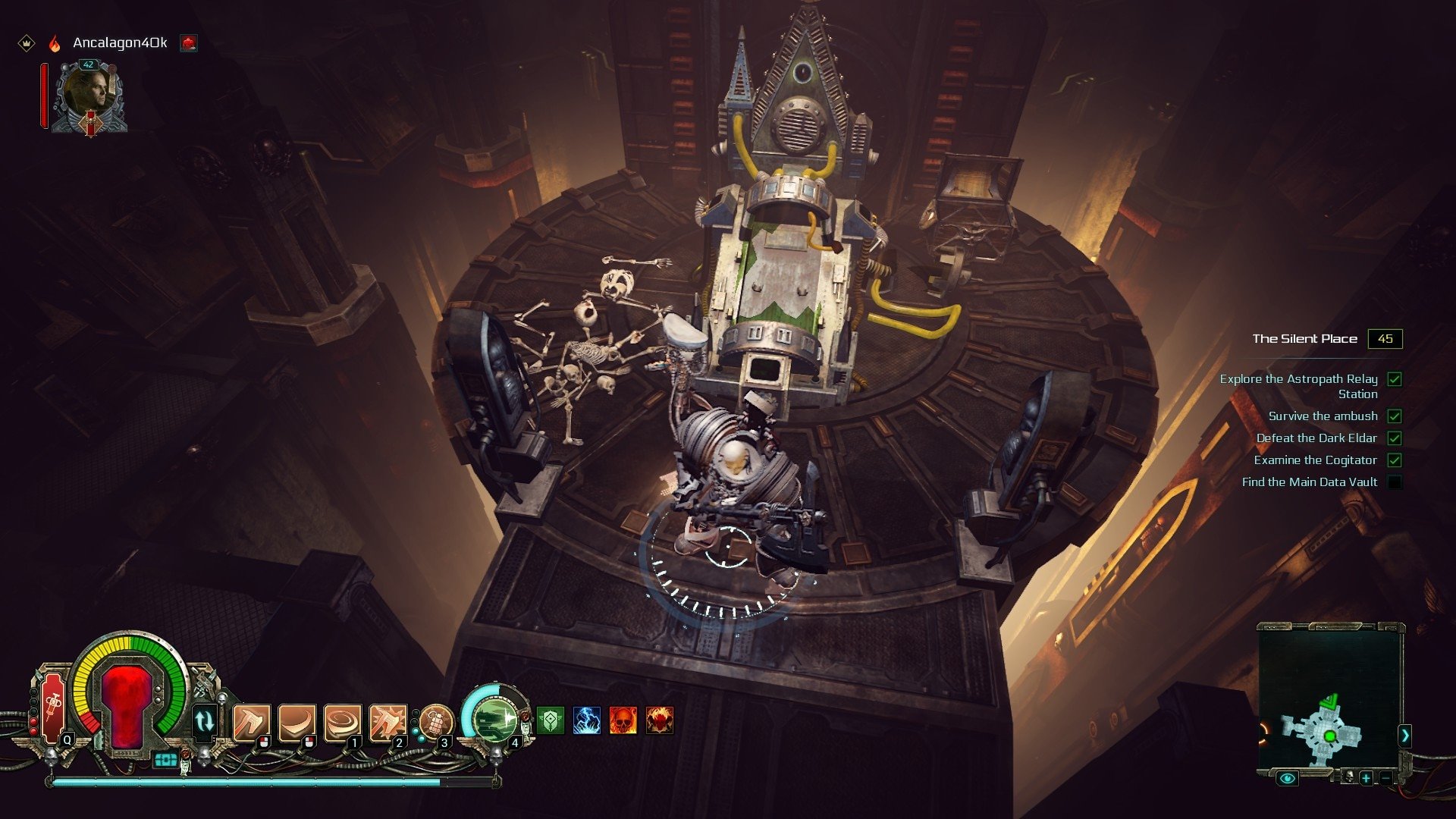Click the red status icon beside player name
The height and width of the screenshot is (819, 1456).
point(189,43)
